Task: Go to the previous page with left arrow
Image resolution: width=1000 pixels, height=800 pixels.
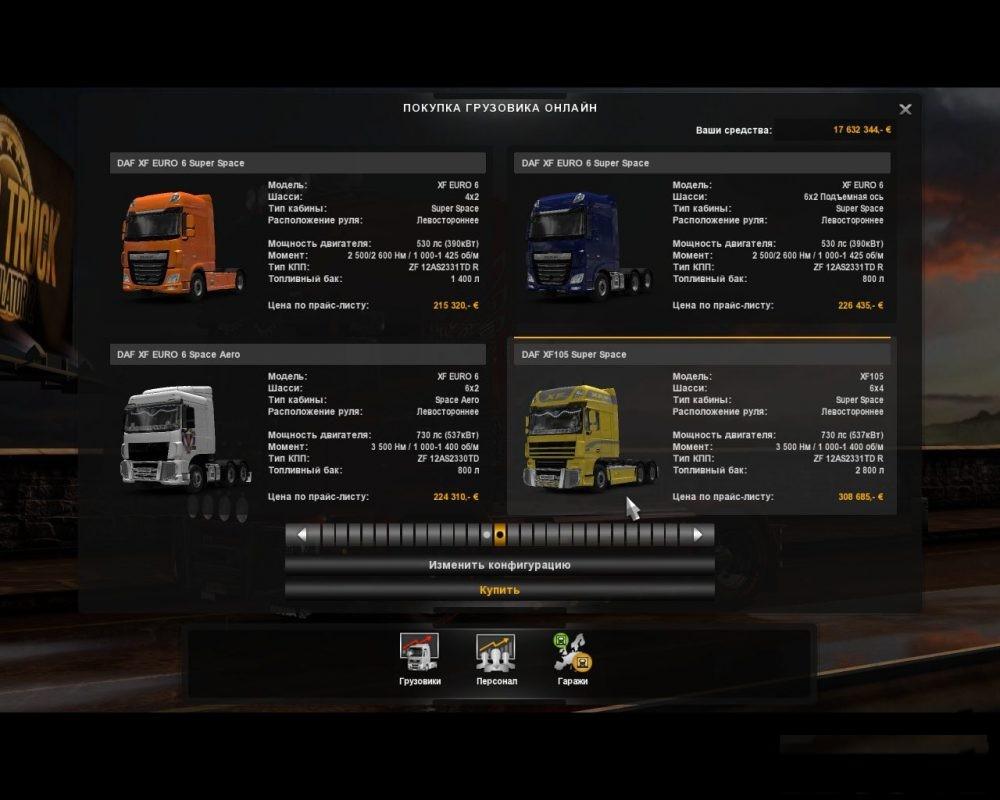Action: click(301, 535)
